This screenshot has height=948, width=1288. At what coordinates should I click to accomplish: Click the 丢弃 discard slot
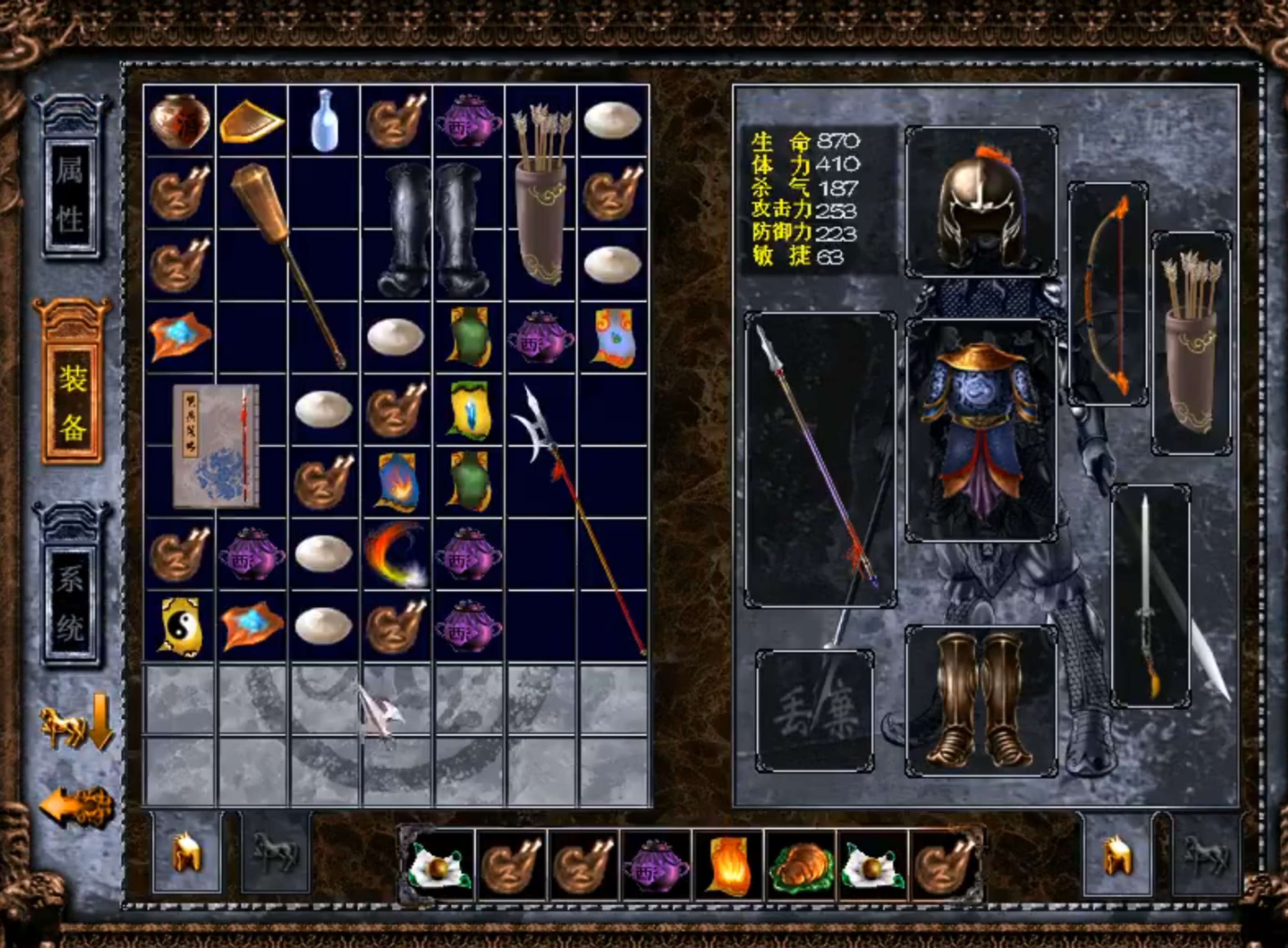point(814,712)
